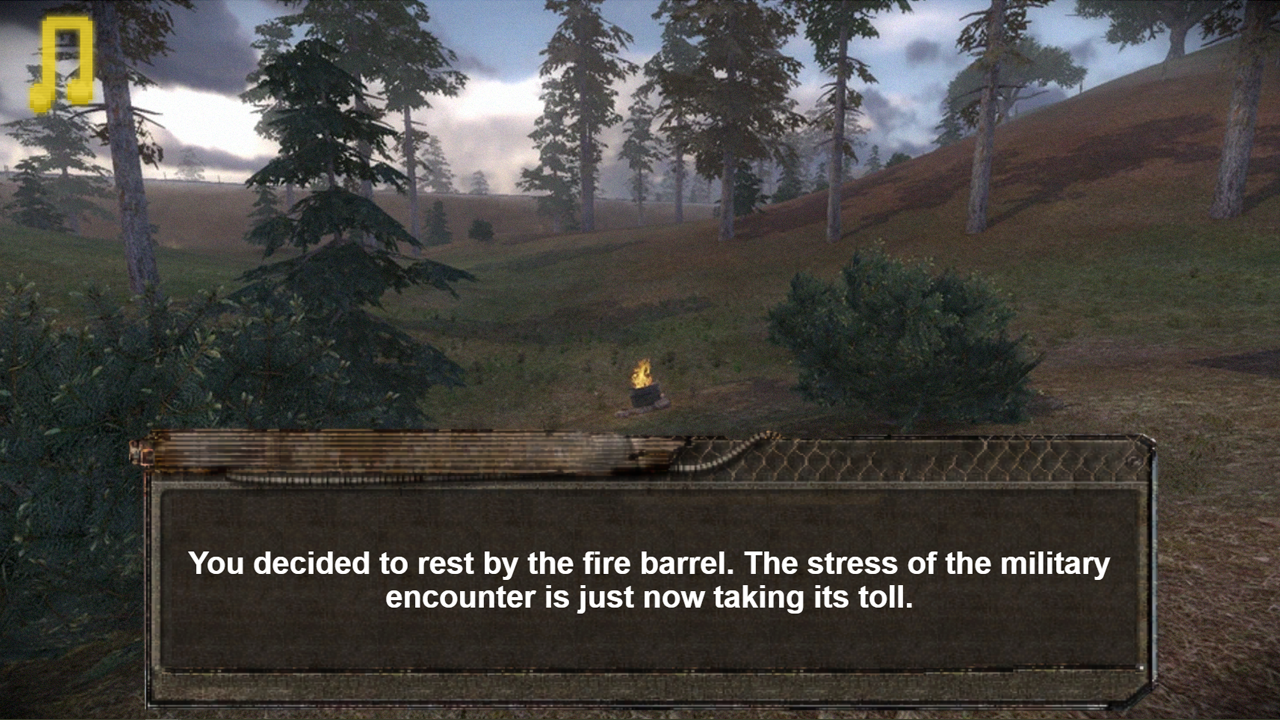Click the burning fire barrel in the field
The height and width of the screenshot is (720, 1280).
[x=643, y=388]
